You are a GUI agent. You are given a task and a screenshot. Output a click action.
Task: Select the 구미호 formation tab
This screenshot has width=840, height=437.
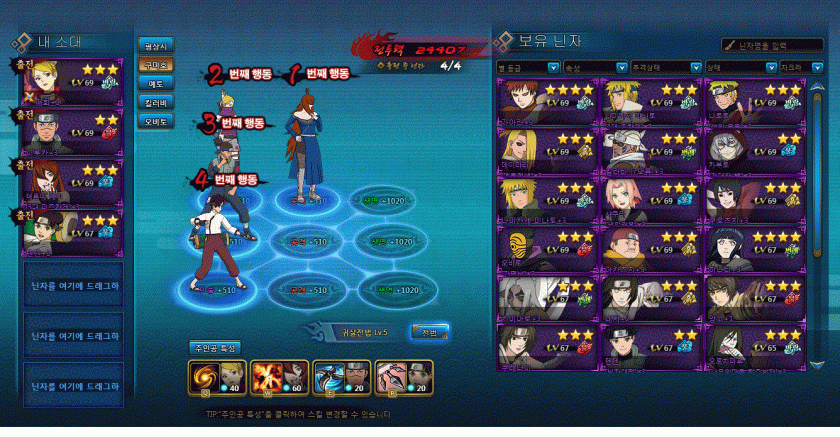click(x=157, y=64)
